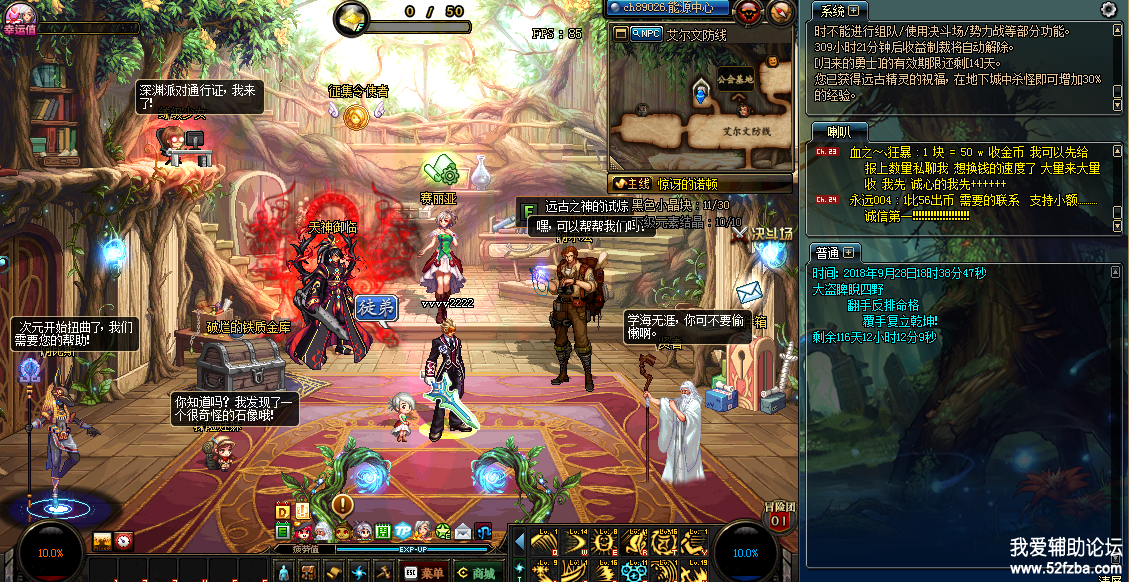Click the red clock icon
The height and width of the screenshot is (582, 1129).
124,541
